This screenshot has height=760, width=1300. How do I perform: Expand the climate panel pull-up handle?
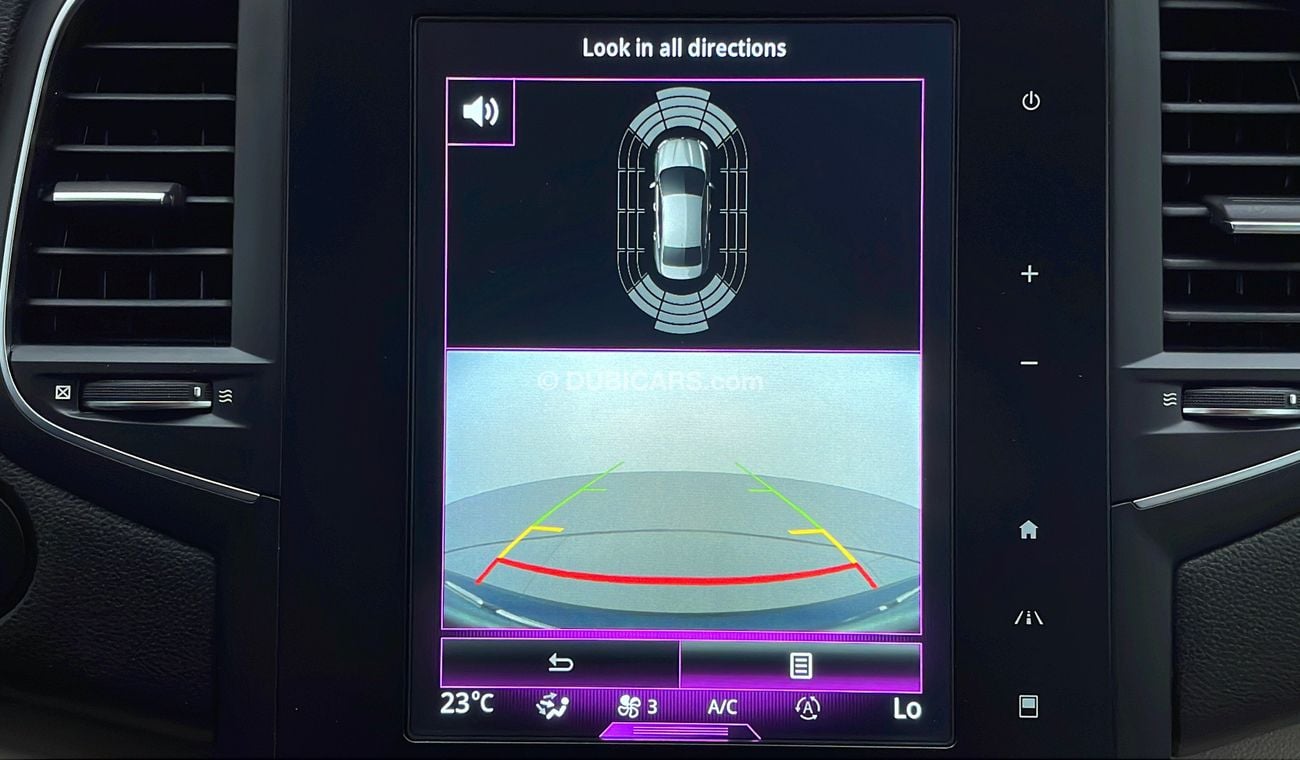click(x=680, y=732)
